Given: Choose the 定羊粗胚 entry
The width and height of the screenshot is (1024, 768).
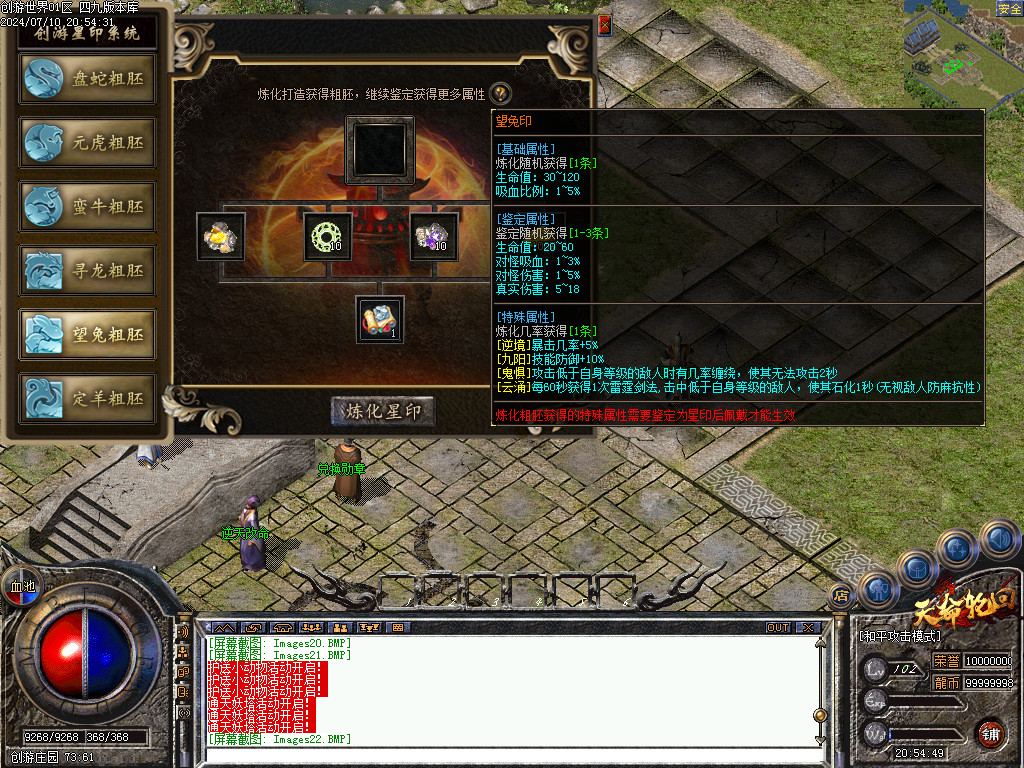Looking at the screenshot, I should click(87, 399).
